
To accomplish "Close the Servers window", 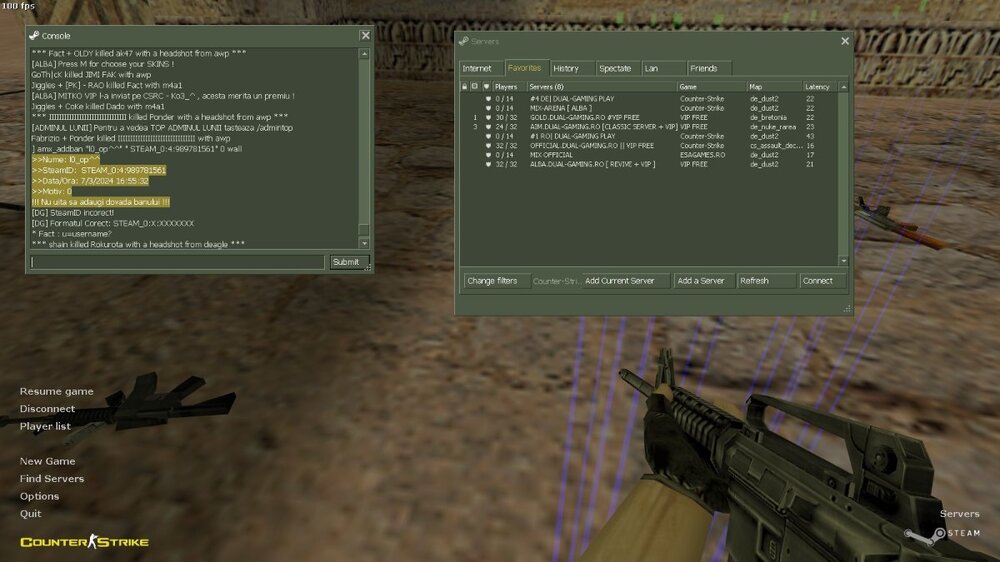I will (845, 41).
